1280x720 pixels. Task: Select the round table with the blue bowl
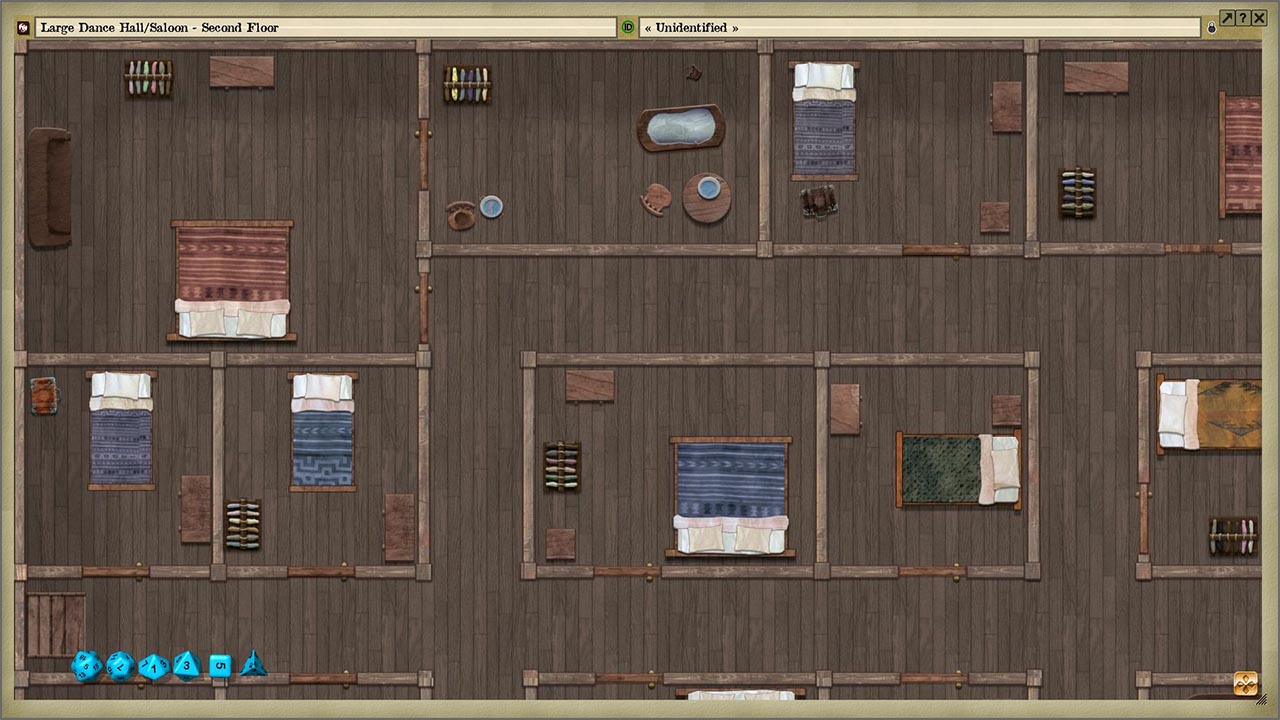[x=707, y=199]
